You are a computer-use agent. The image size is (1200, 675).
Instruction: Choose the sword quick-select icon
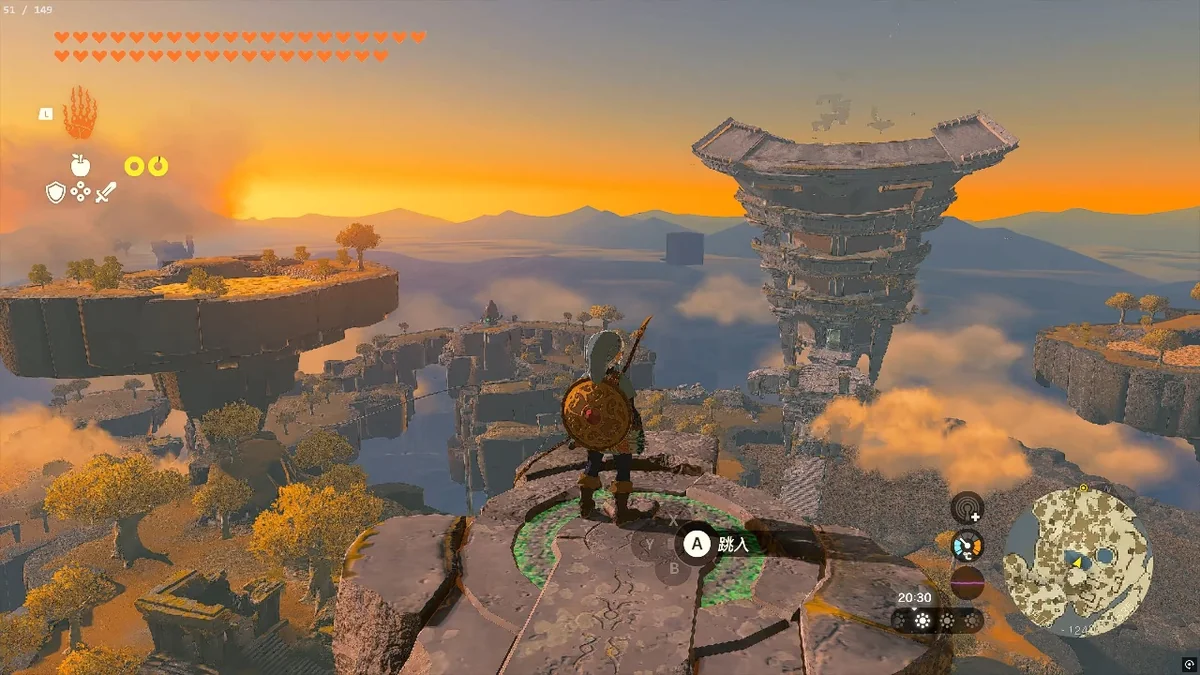tap(106, 192)
